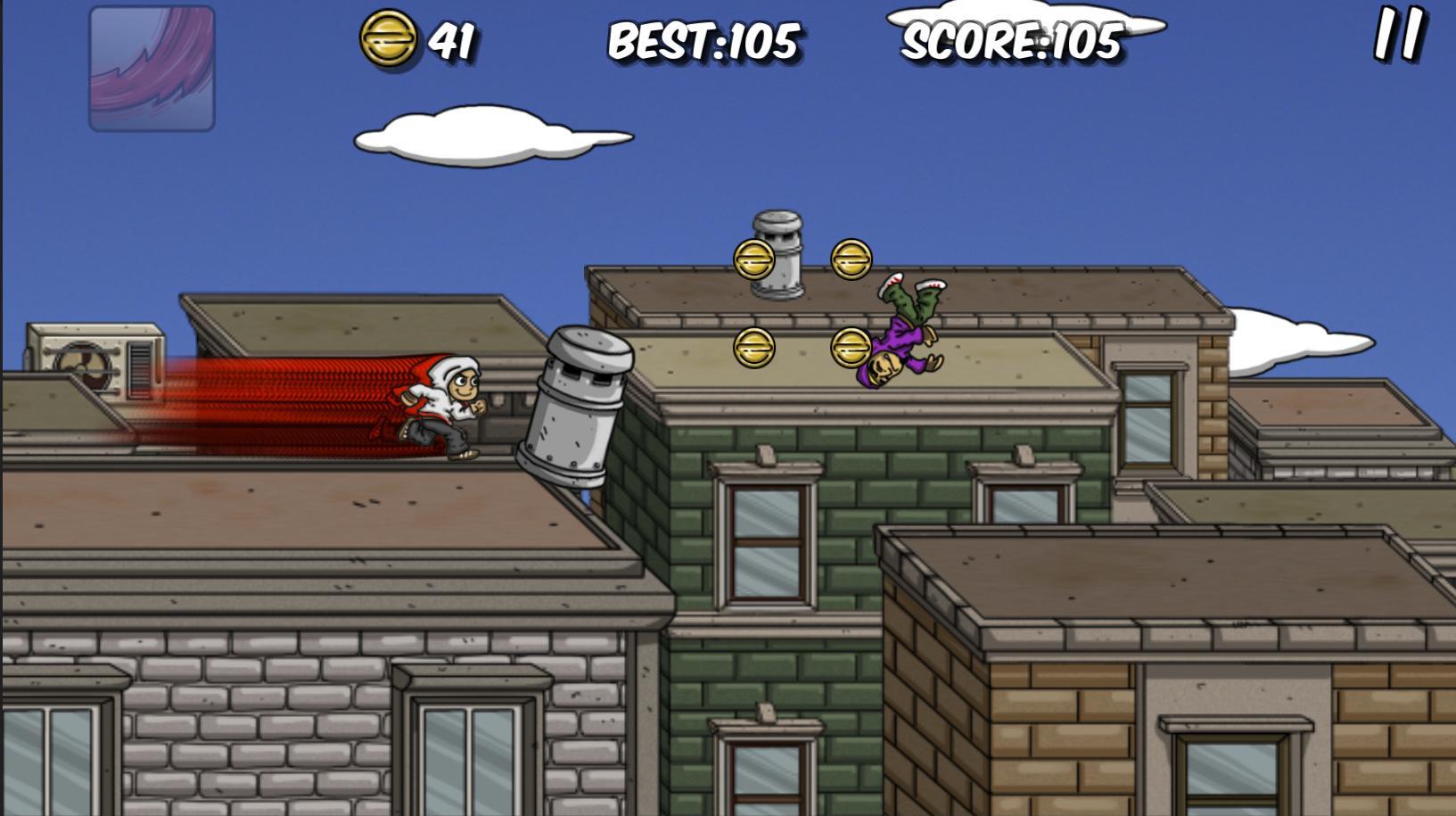Activate the power-up in the top-left corner

(153, 68)
